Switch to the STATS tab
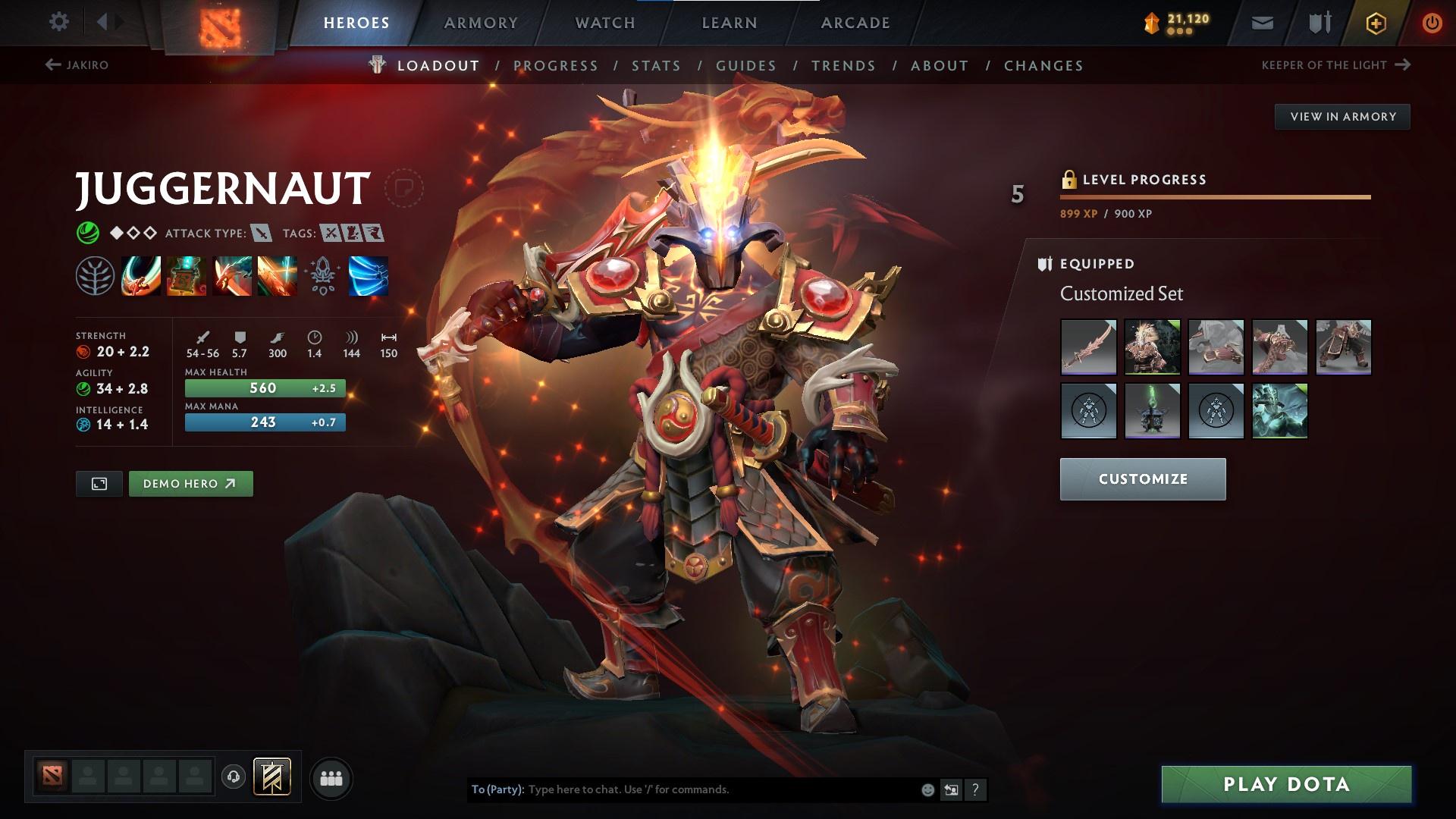The image size is (1456, 819). 657,66
